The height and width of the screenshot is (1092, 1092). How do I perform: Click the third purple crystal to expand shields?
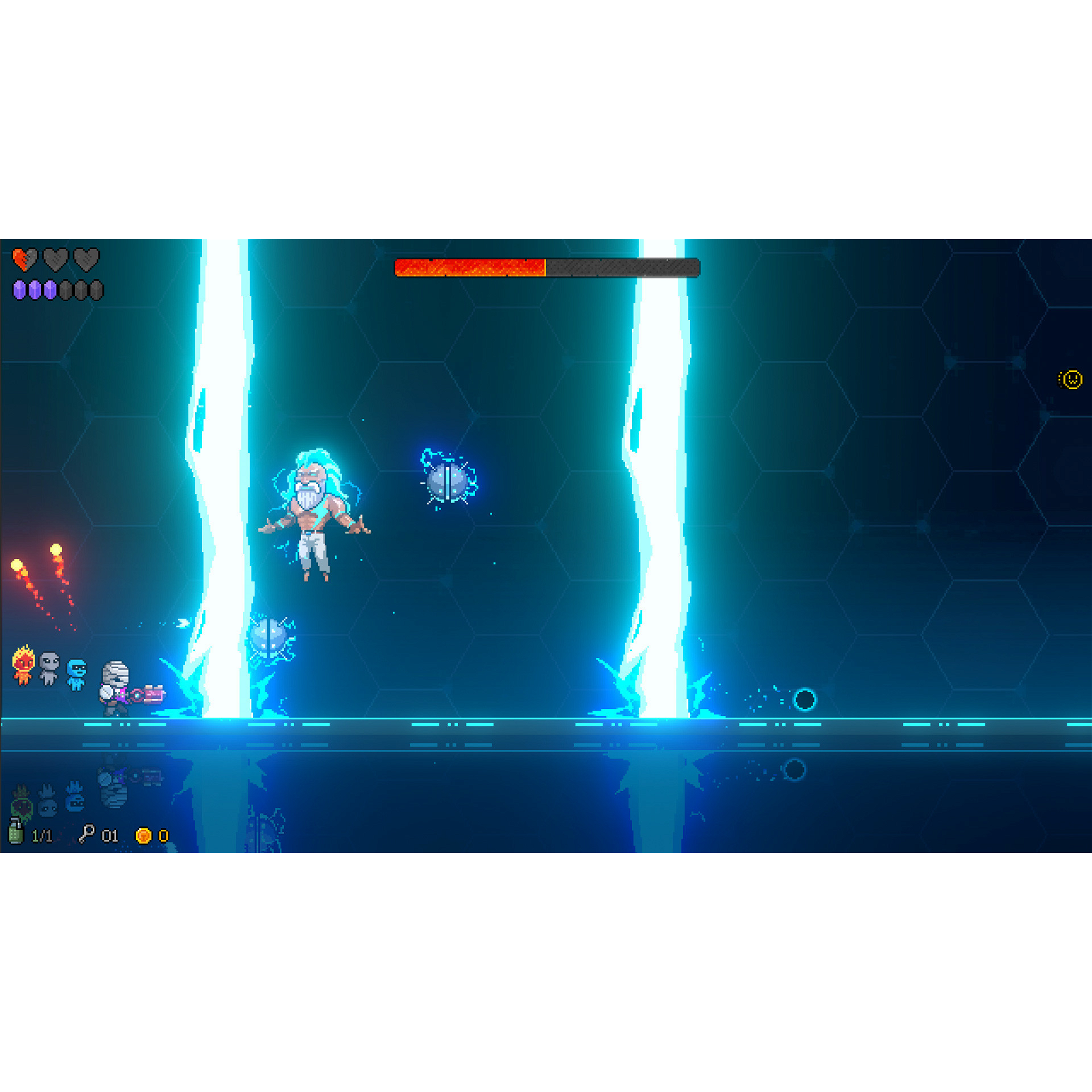pyautogui.click(x=51, y=288)
